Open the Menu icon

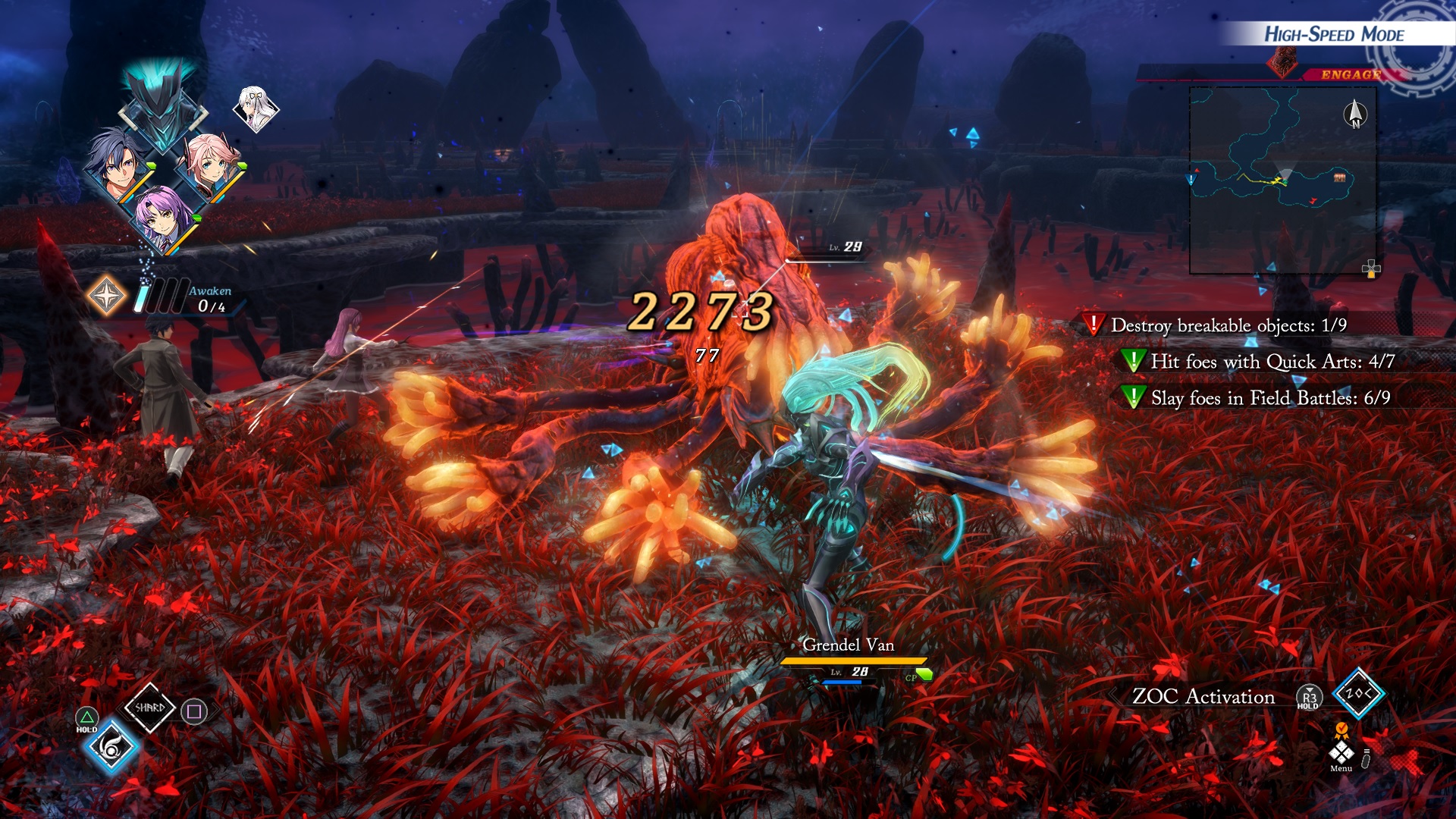click(1341, 753)
